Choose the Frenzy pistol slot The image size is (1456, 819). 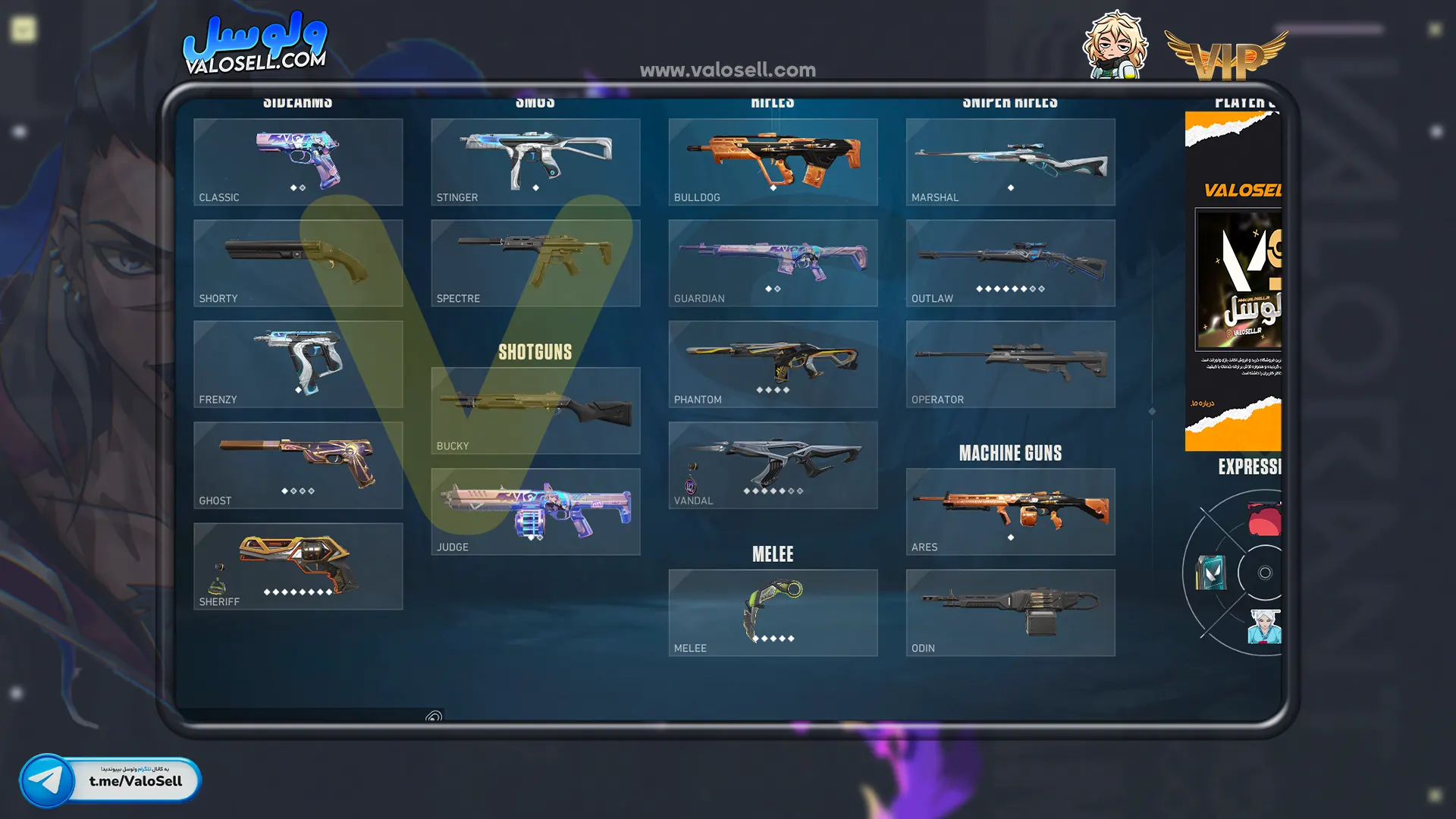coord(298,364)
